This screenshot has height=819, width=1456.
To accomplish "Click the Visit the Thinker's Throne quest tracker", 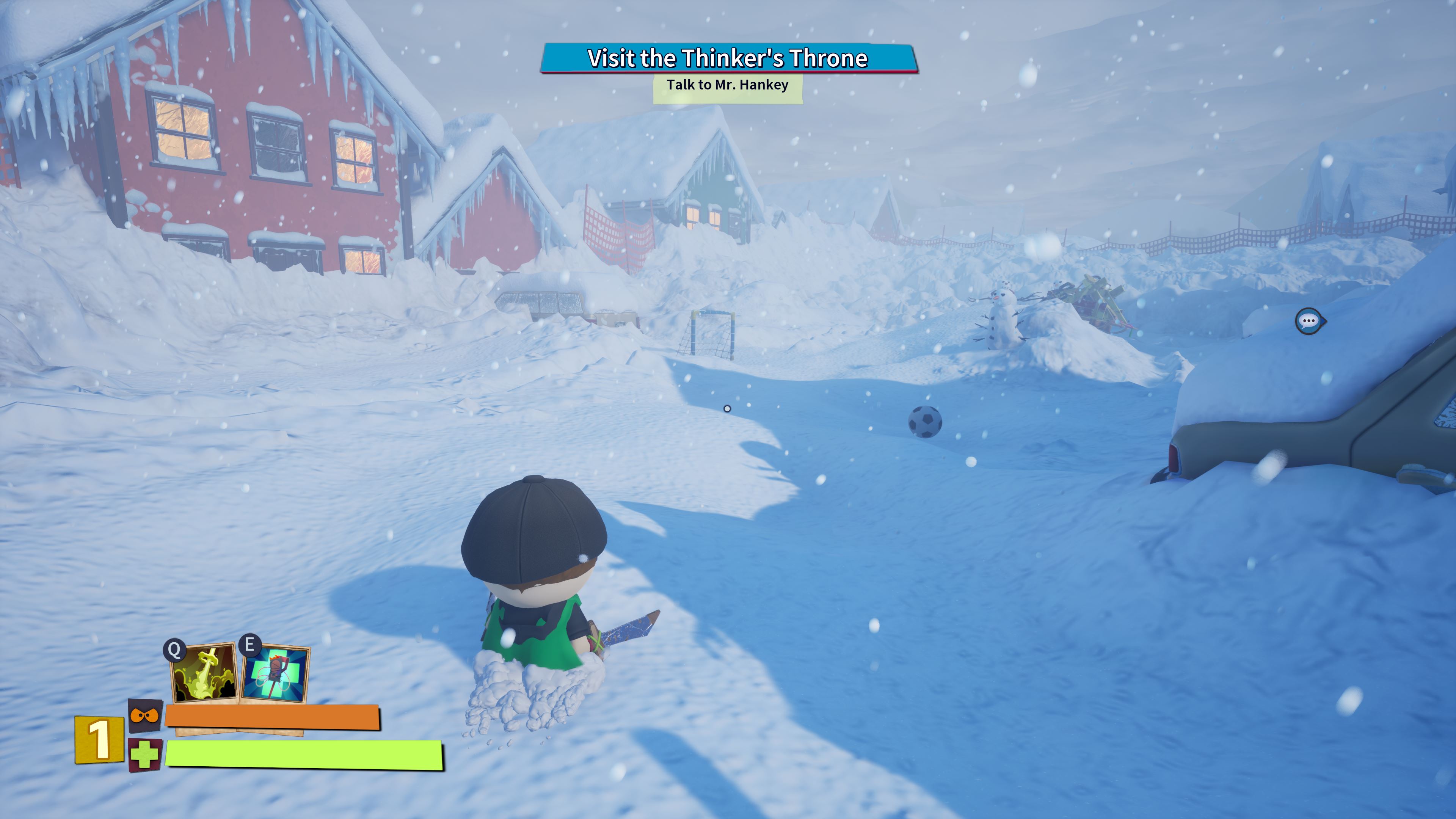I will coord(728,58).
